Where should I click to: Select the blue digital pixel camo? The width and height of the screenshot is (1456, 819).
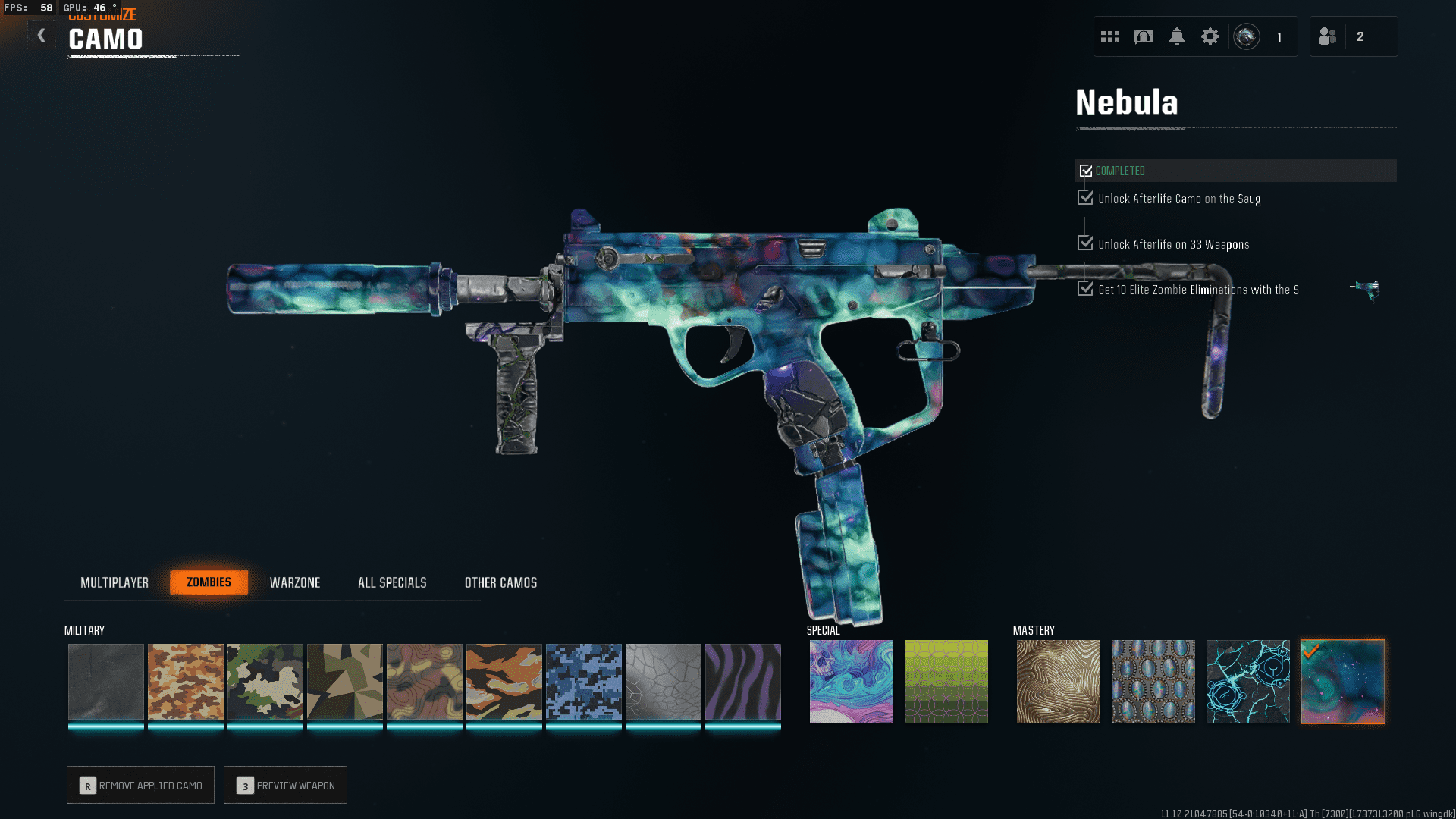tap(584, 682)
